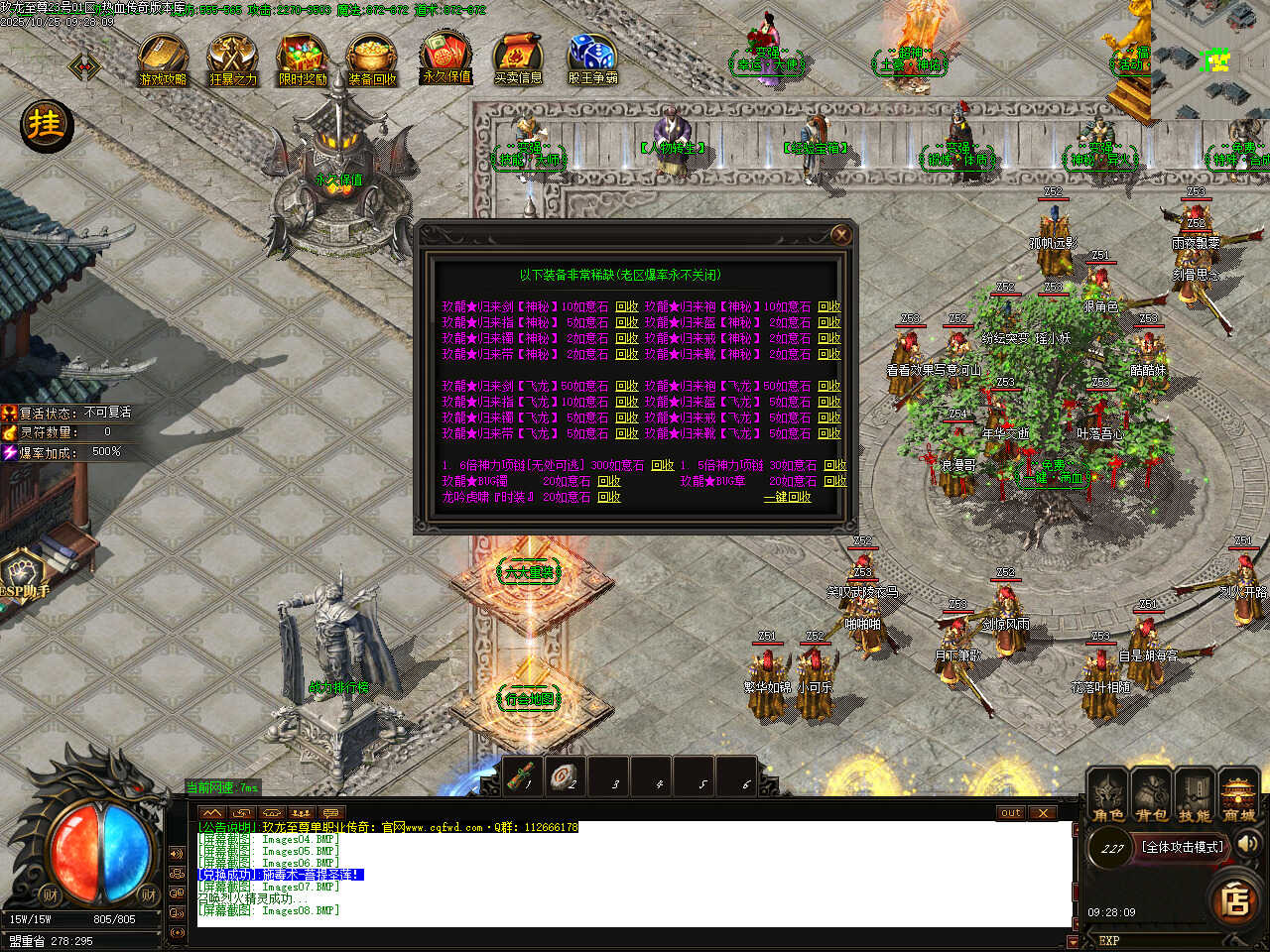
Task: Open 限时奖励 timed rewards chest
Action: point(302,59)
